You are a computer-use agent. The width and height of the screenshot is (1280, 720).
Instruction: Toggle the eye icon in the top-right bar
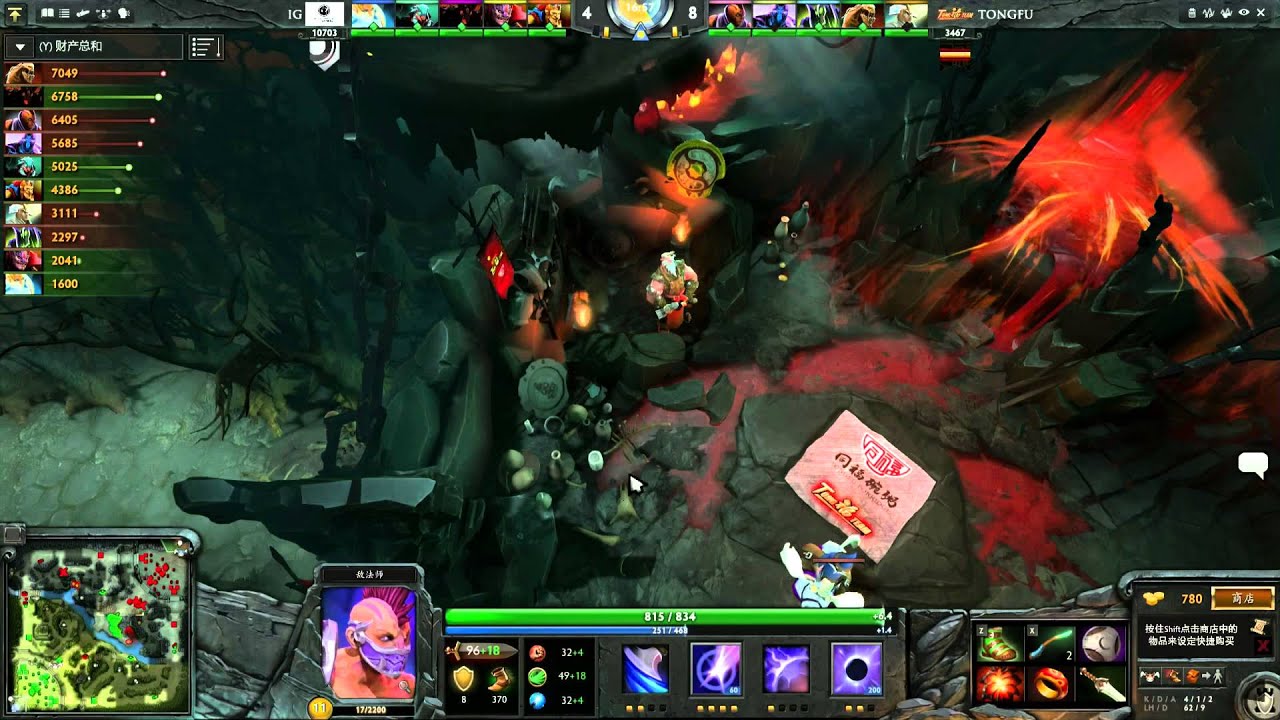[1244, 14]
